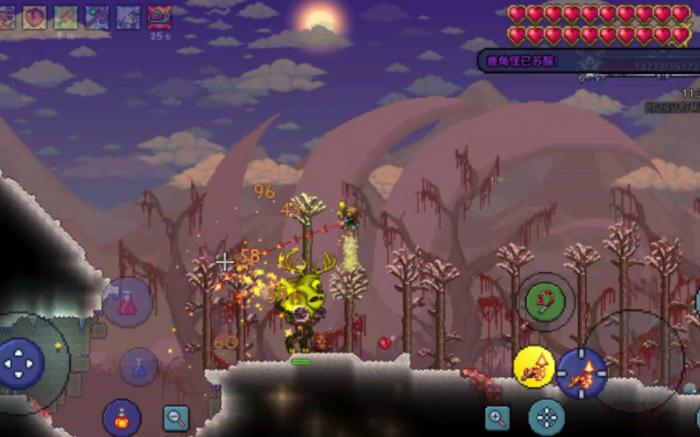Tap the zoom-in magnifier button
This screenshot has height=437, width=700.
coord(497,417)
